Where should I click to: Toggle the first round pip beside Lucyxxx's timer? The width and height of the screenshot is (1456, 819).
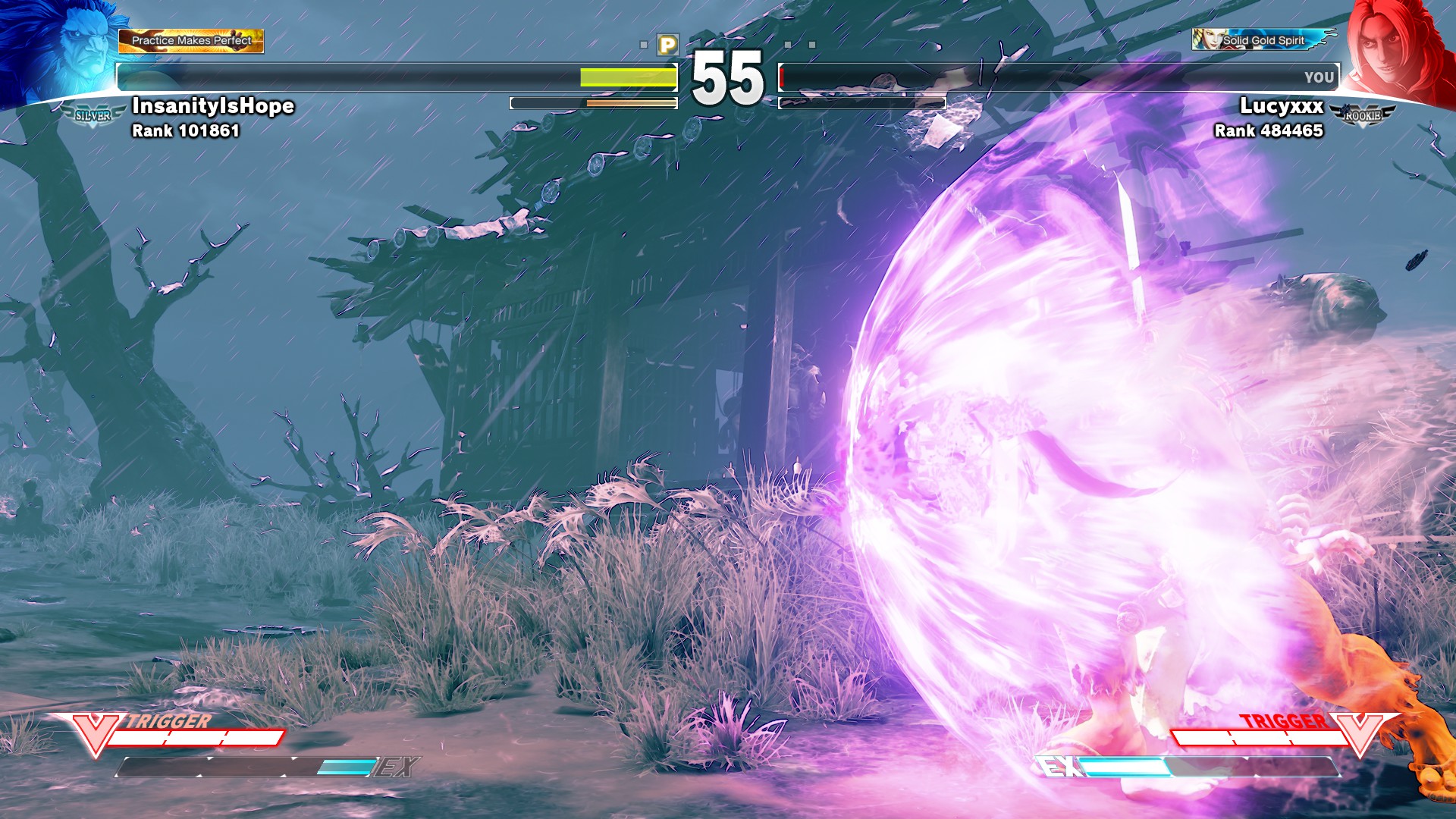click(x=787, y=44)
